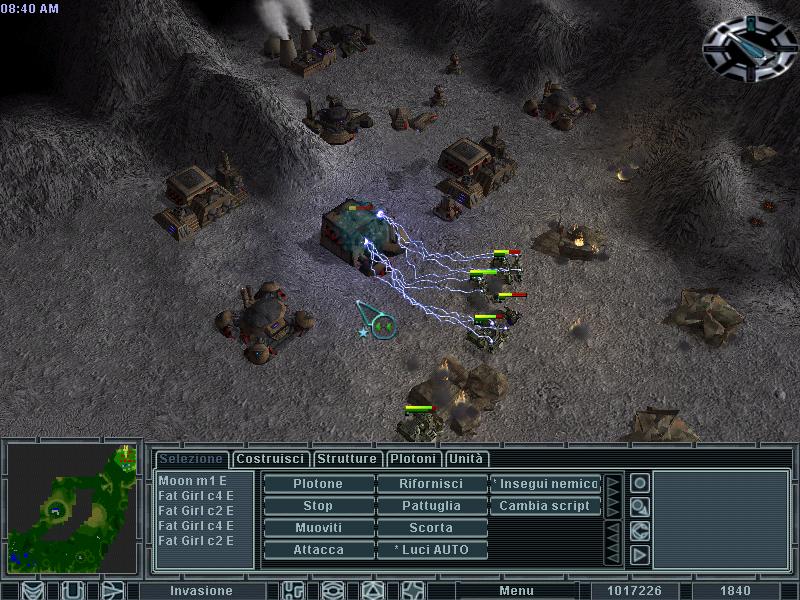Click the Cambia script button
The image size is (800, 600).
[545, 506]
